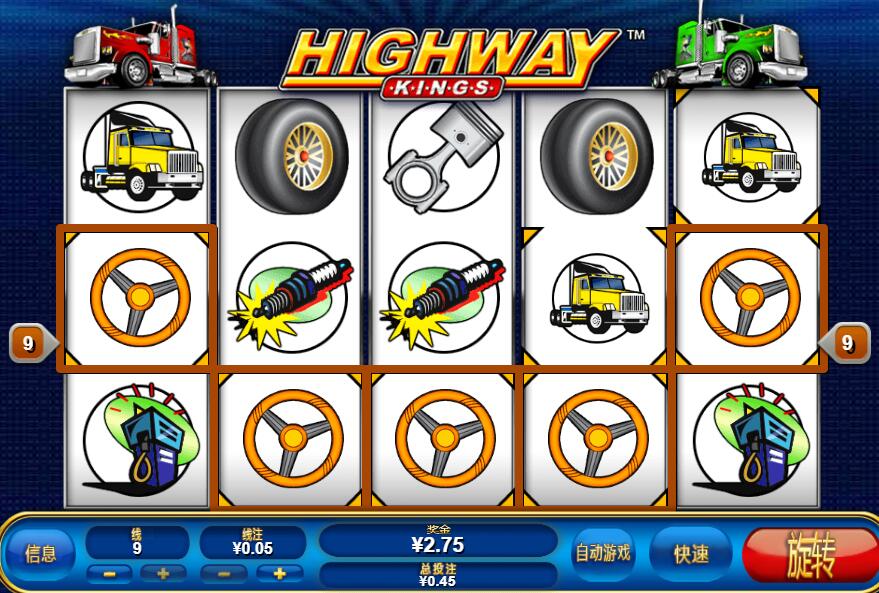This screenshot has height=593, width=879.
Task: Lower the line bet (线注)
Action: [x=226, y=574]
